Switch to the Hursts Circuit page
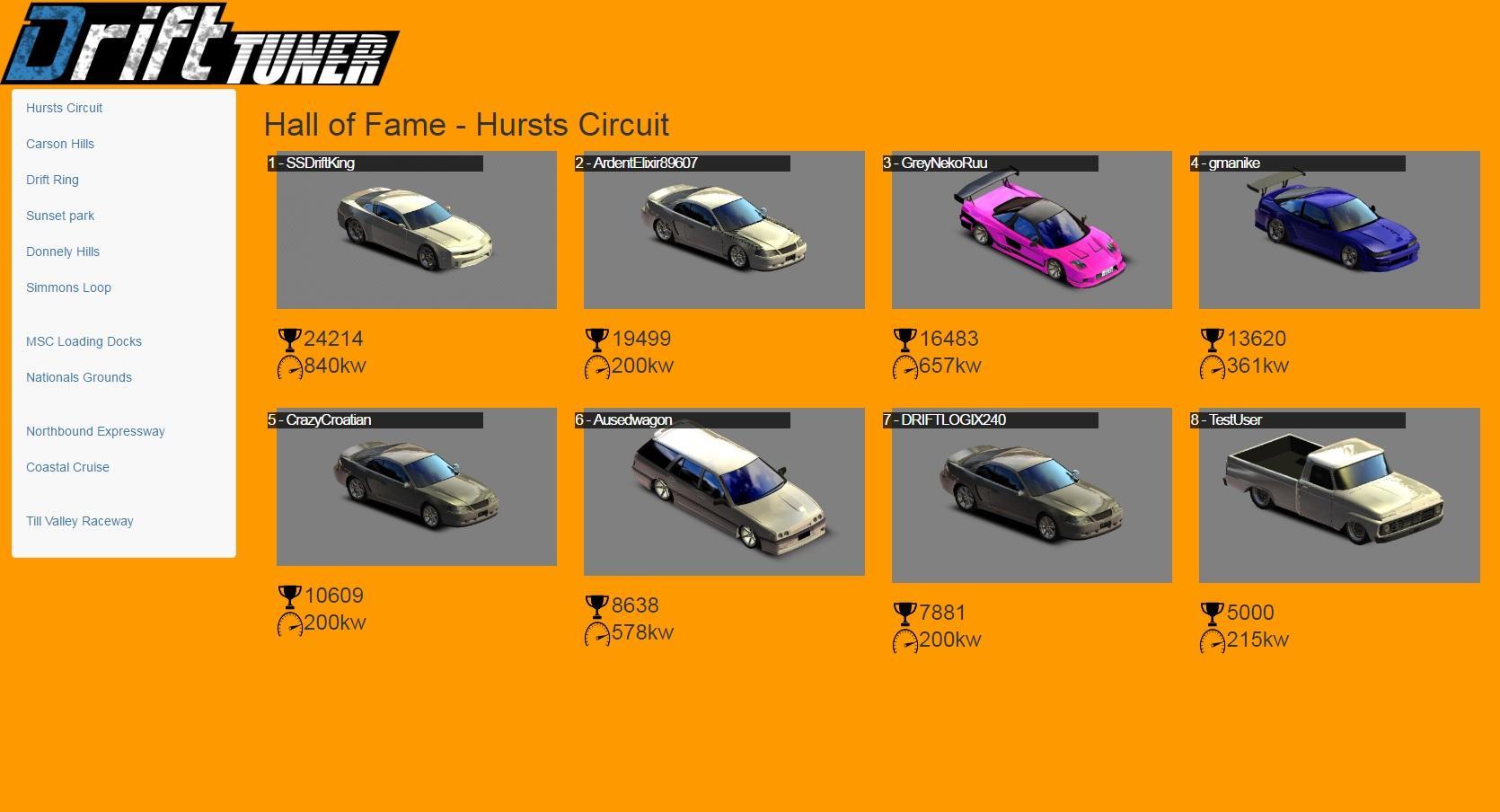Image resolution: width=1500 pixels, height=812 pixels. (x=64, y=108)
